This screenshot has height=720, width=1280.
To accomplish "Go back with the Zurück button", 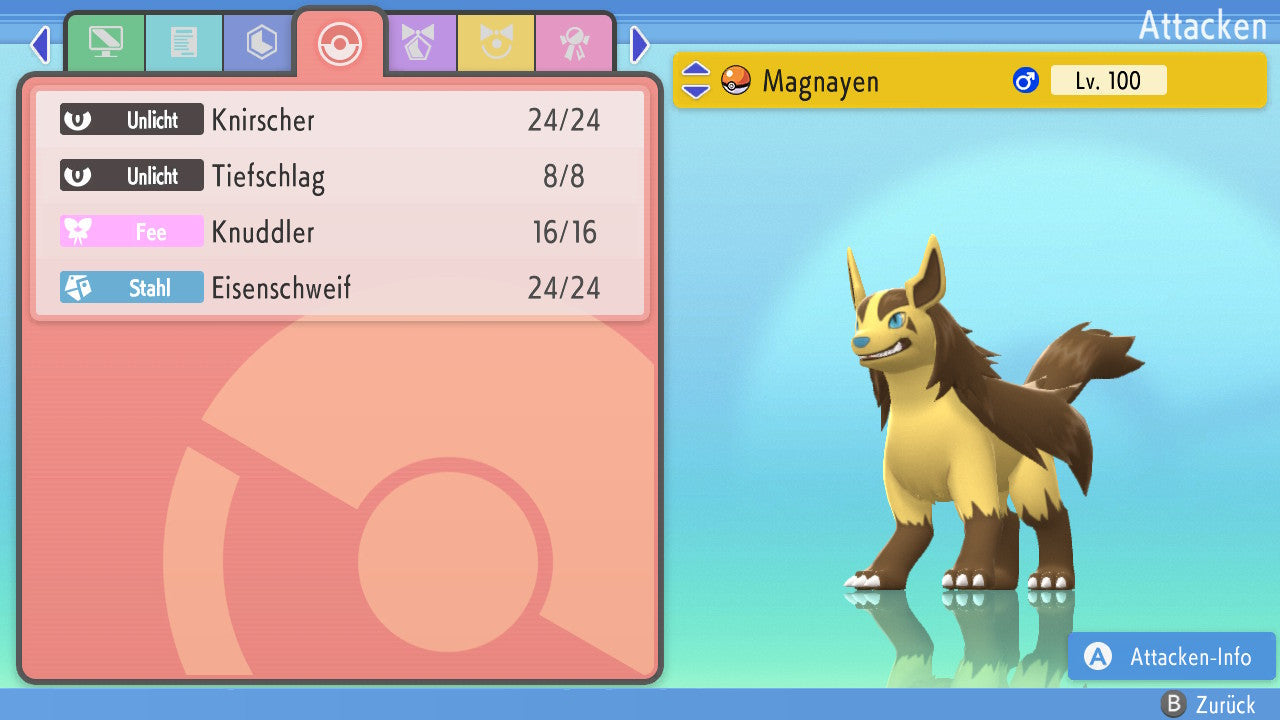I will click(1207, 704).
